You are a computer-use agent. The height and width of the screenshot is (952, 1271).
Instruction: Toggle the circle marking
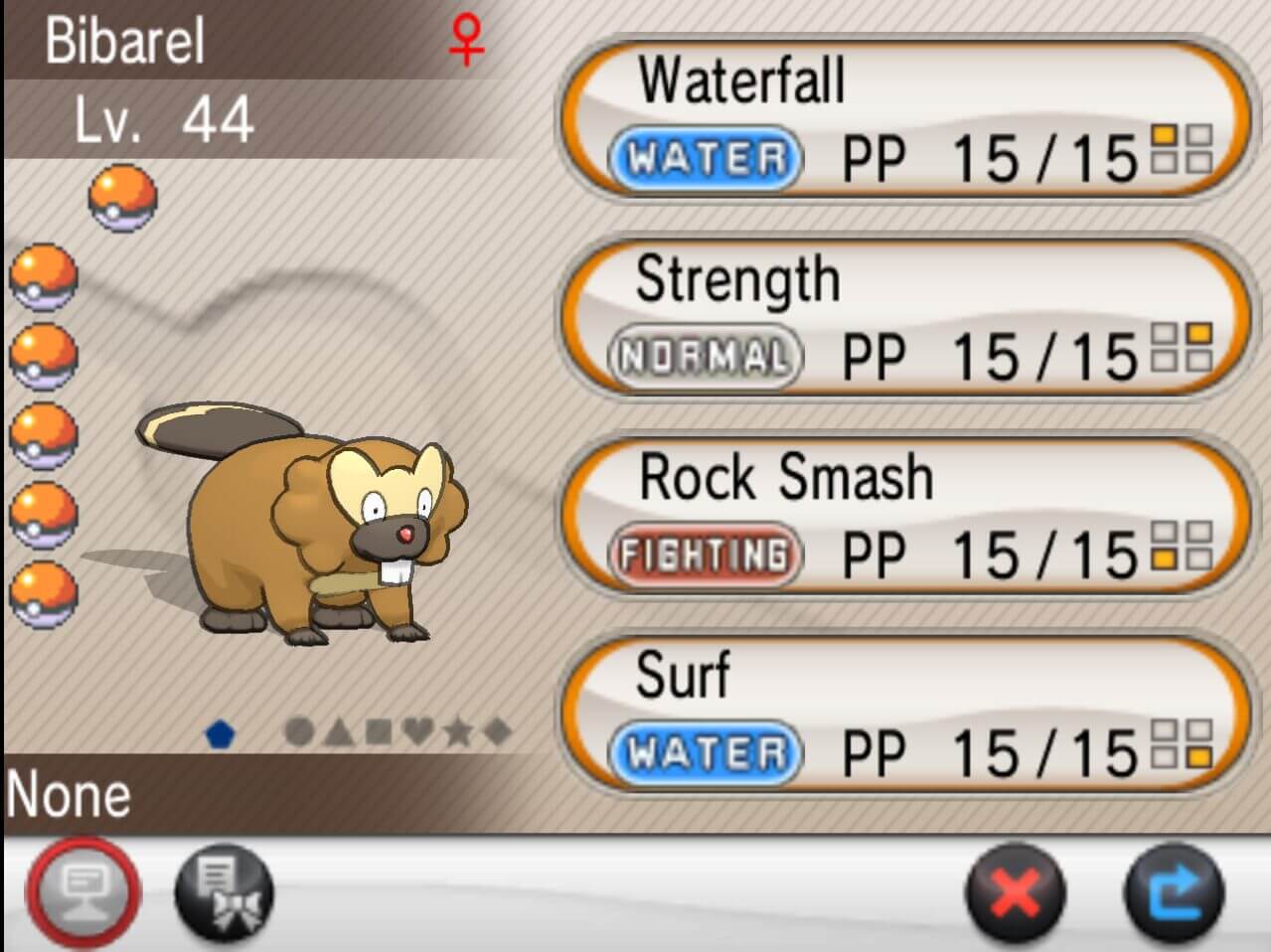pos(299,732)
